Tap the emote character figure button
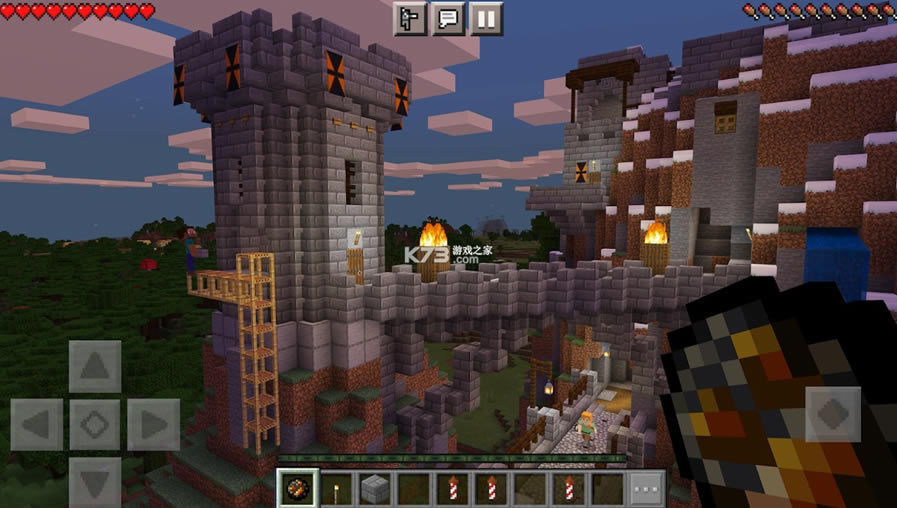 point(410,18)
